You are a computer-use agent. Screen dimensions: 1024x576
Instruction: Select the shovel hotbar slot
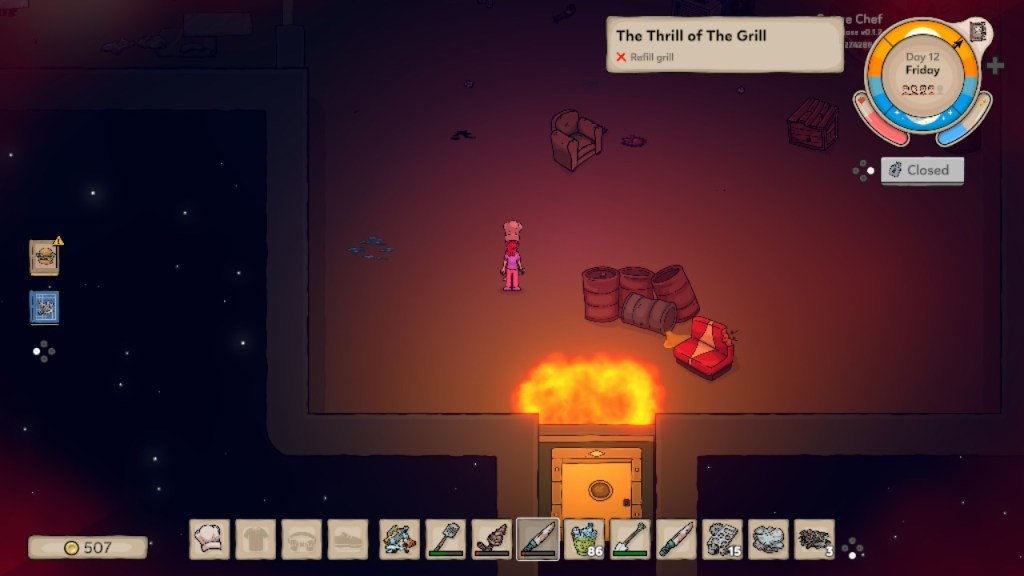coord(630,539)
